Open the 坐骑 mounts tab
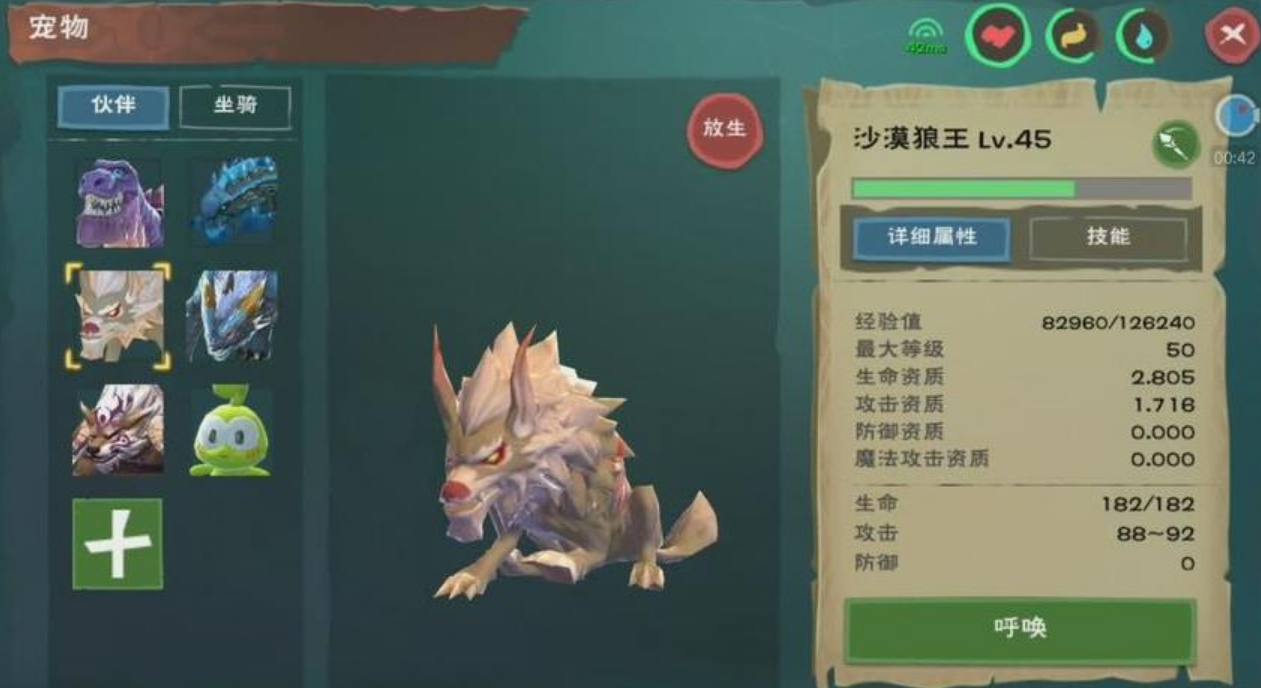1261x688 pixels. pyautogui.click(x=235, y=107)
